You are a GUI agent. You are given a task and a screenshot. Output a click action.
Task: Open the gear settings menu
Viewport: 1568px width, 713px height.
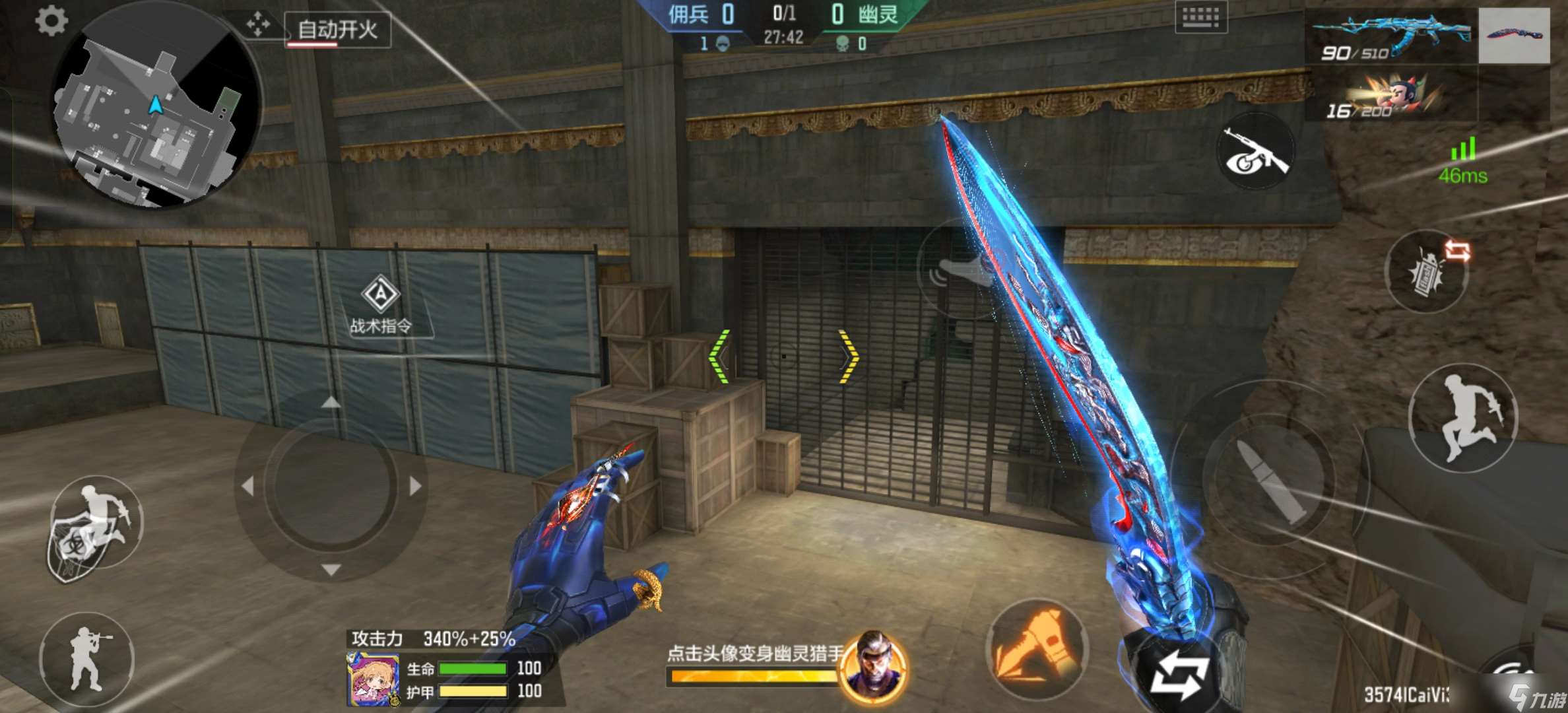(x=51, y=21)
